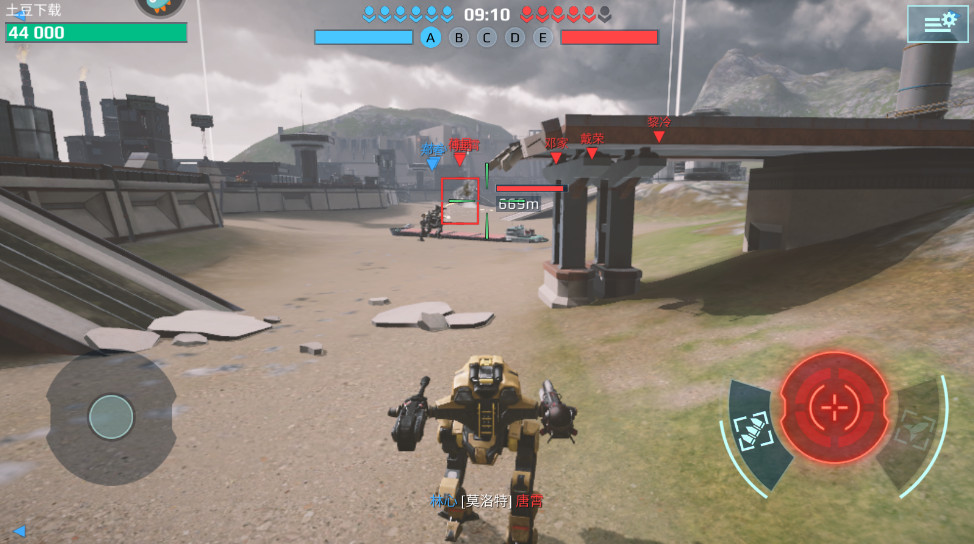This screenshot has height=544, width=974.
Task: Select beacon B indicator
Action: pyautogui.click(x=459, y=38)
